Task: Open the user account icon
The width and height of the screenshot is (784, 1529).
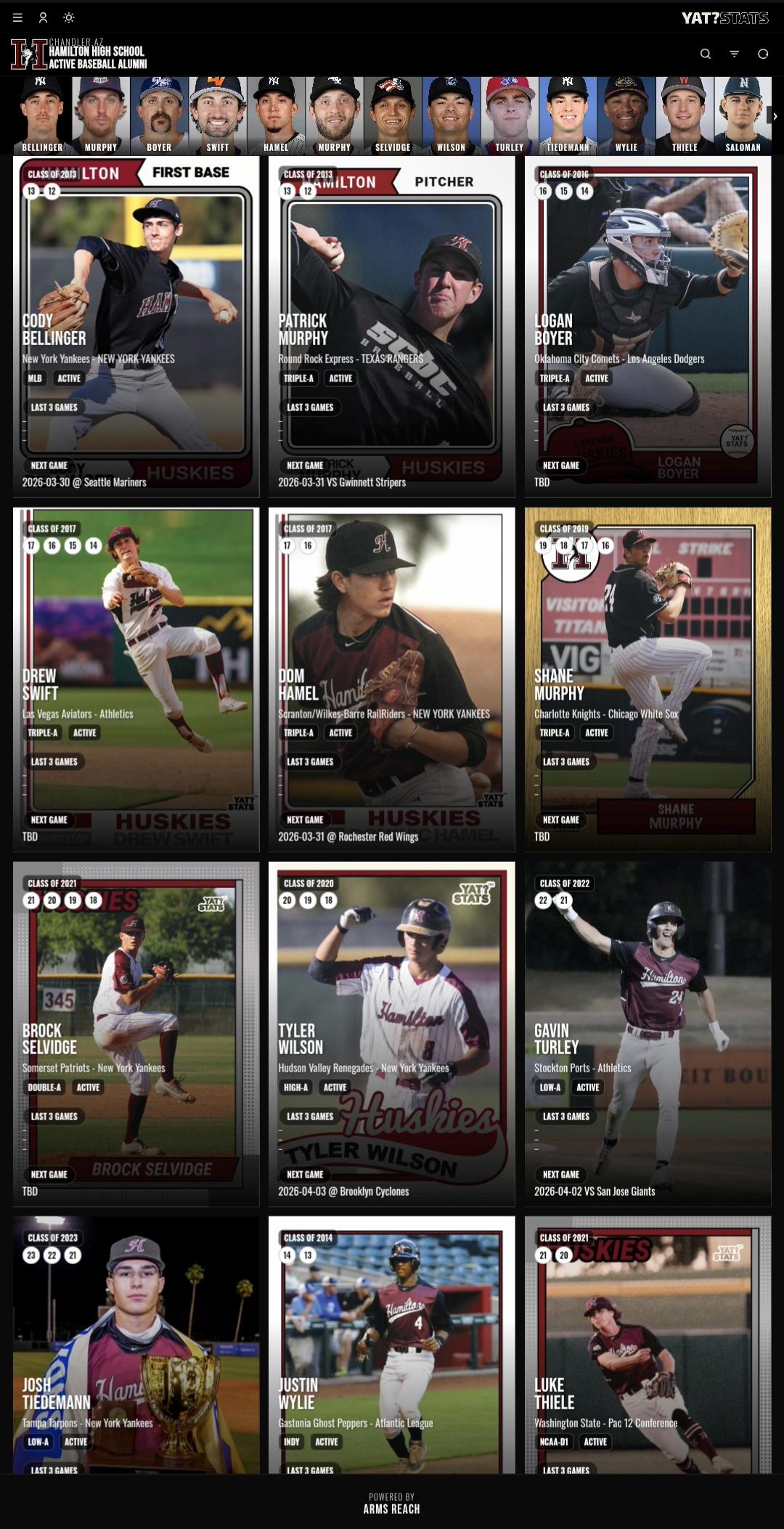Action: [x=43, y=17]
